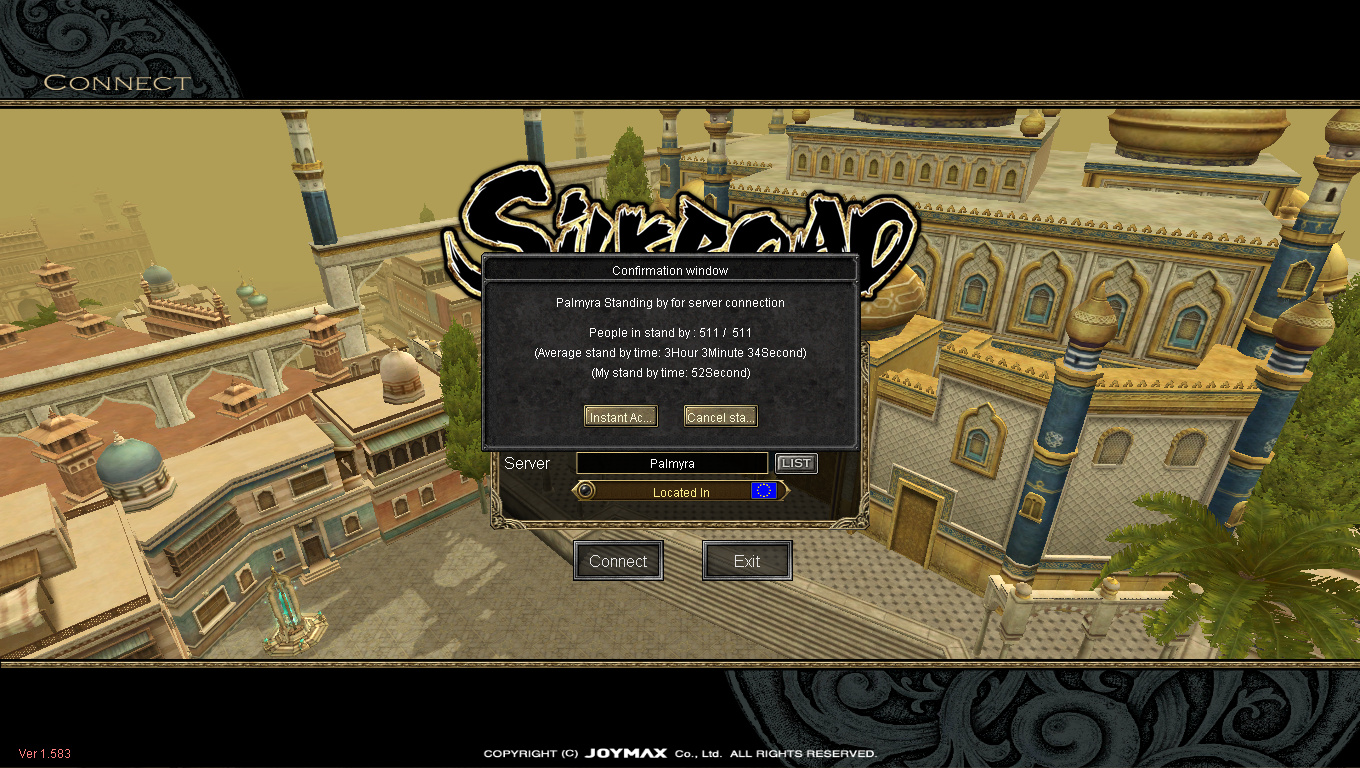The image size is (1360, 768).
Task: Click the Connect button
Action: coord(618,561)
